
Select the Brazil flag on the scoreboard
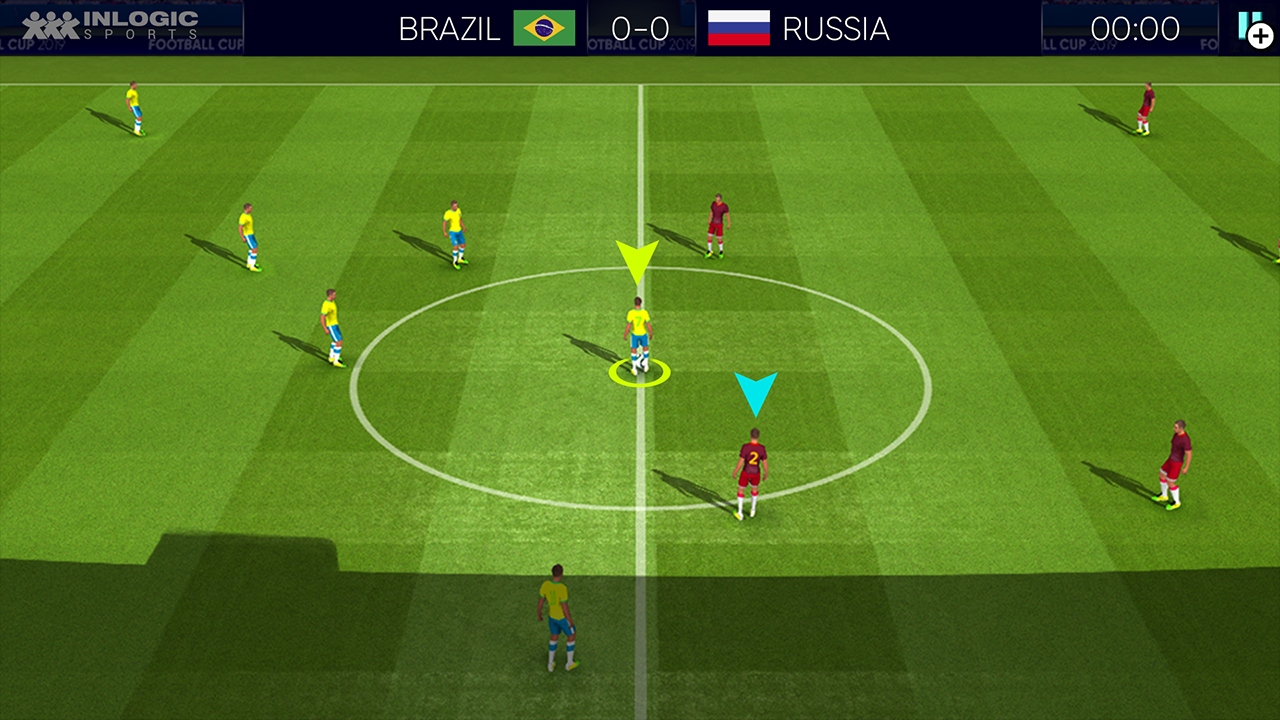point(546,29)
